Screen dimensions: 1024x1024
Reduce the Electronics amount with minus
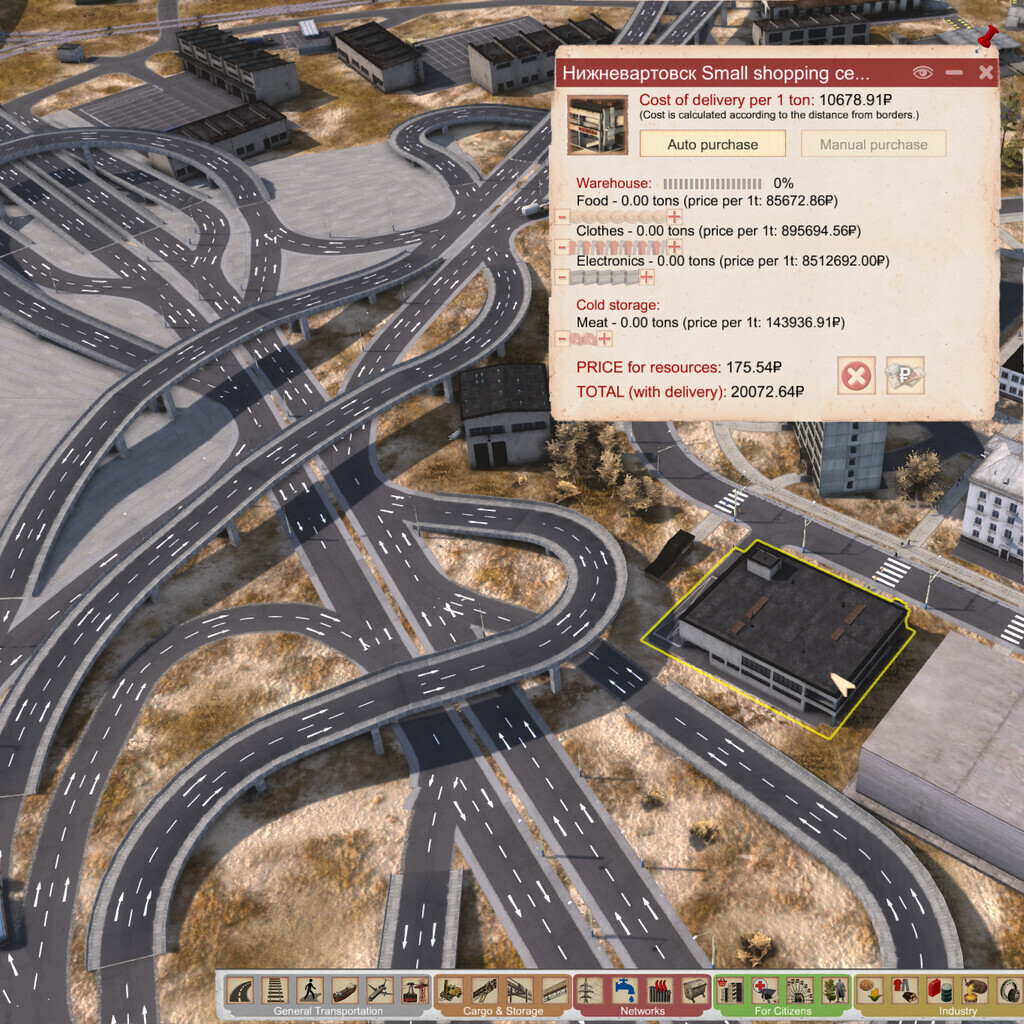(x=562, y=277)
